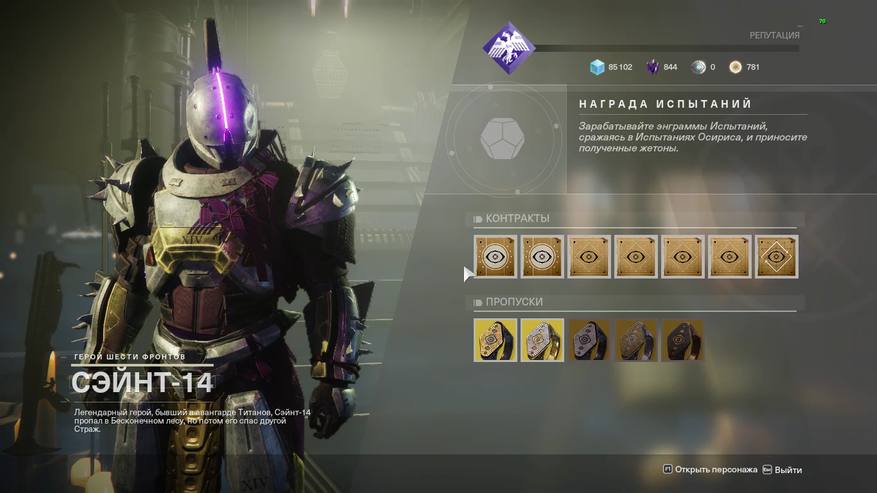Click the purple Trials reputation emblem

509,47
